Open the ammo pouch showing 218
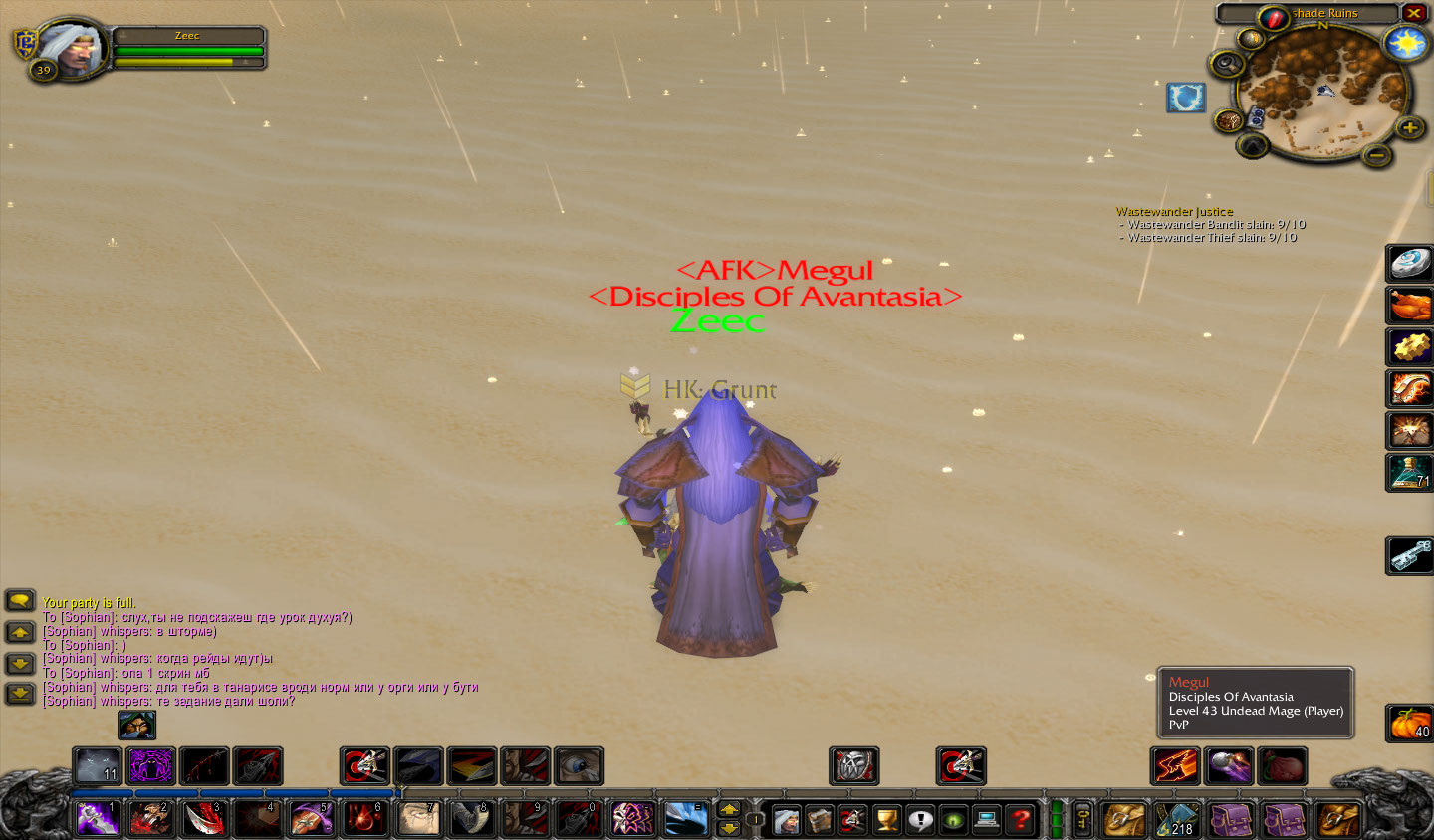1434x840 pixels. (1178, 820)
